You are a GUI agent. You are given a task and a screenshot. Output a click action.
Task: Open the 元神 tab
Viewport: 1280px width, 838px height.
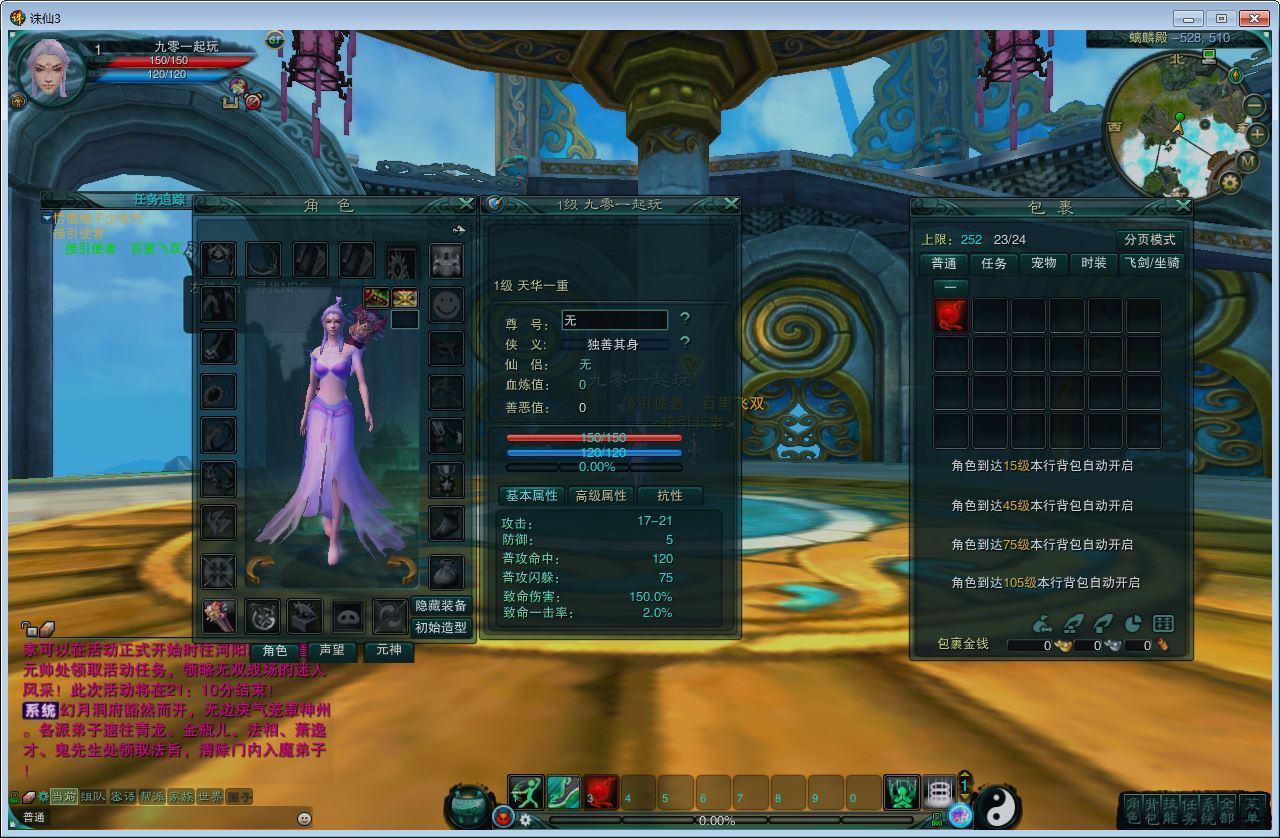point(388,651)
